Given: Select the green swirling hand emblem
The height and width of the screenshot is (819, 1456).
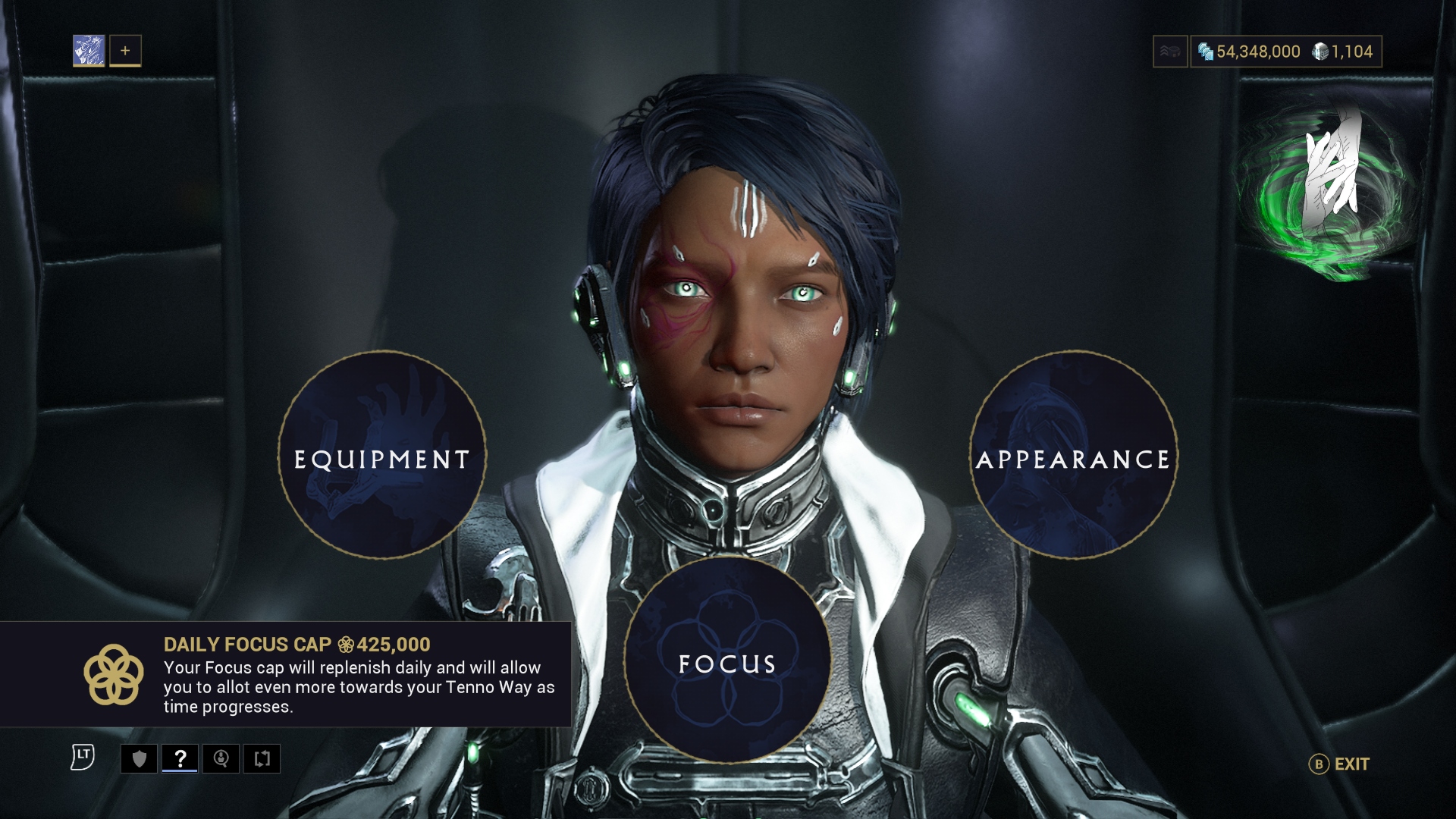Looking at the screenshot, I should pyautogui.click(x=1327, y=190).
